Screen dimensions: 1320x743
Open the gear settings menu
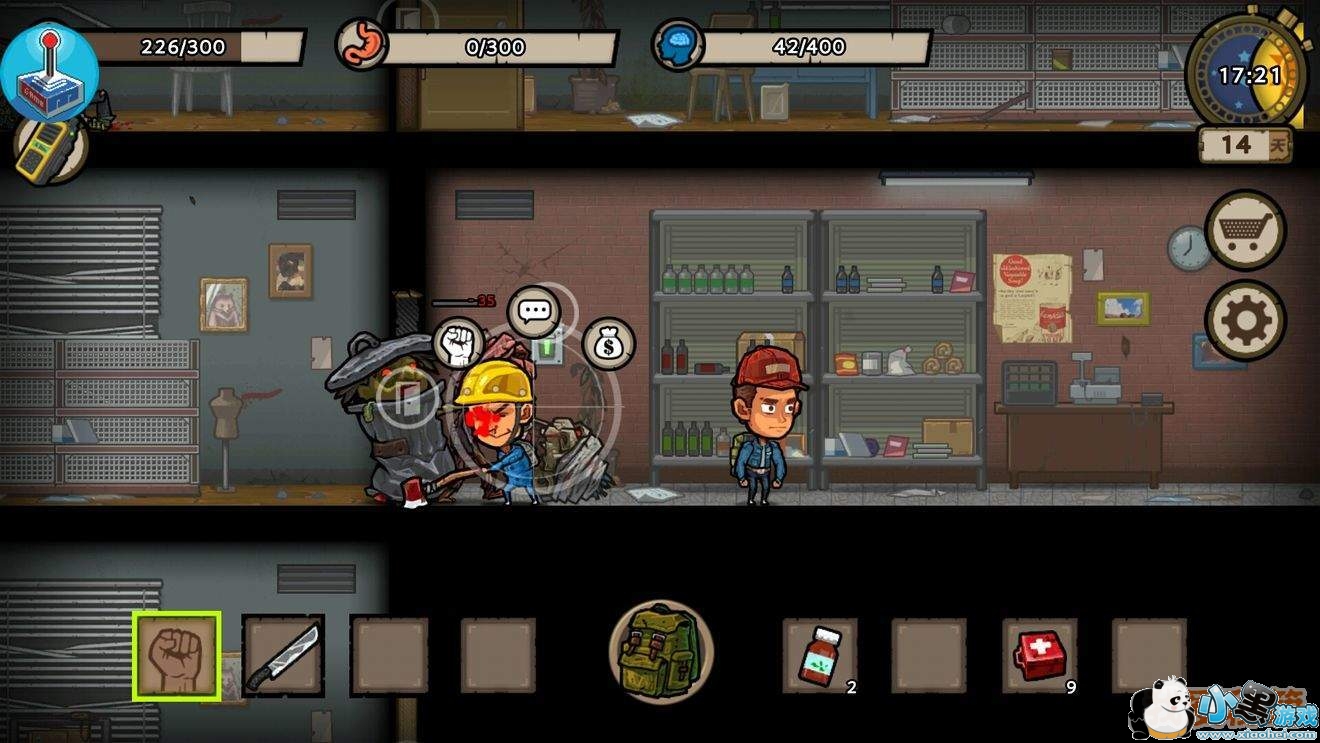[x=1245, y=321]
